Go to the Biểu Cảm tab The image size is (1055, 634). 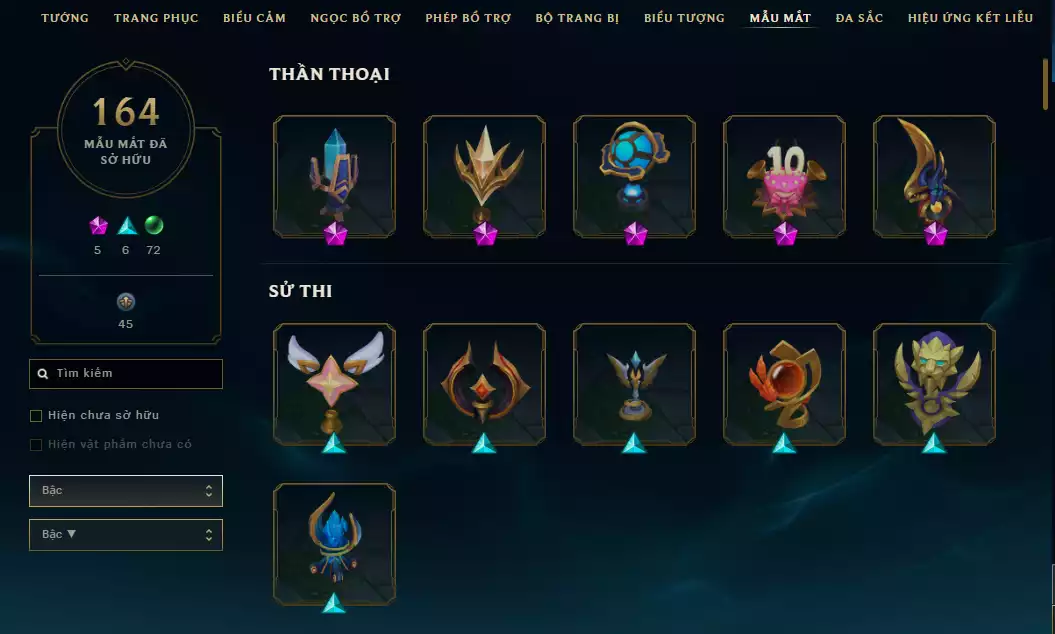(x=254, y=18)
